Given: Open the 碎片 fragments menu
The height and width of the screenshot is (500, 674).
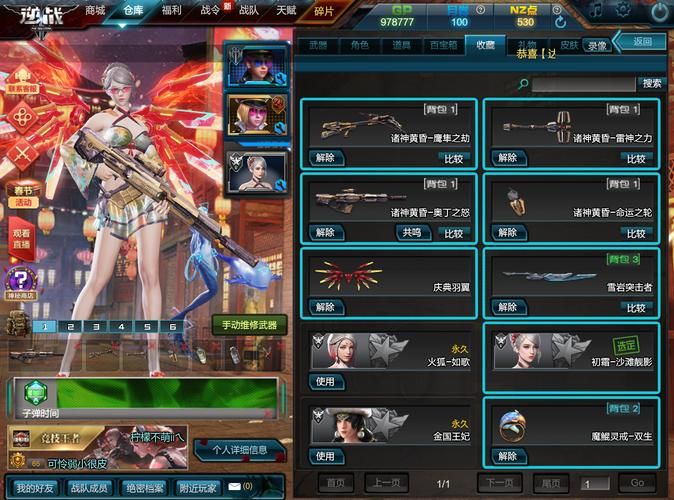Looking at the screenshot, I should tap(324, 10).
